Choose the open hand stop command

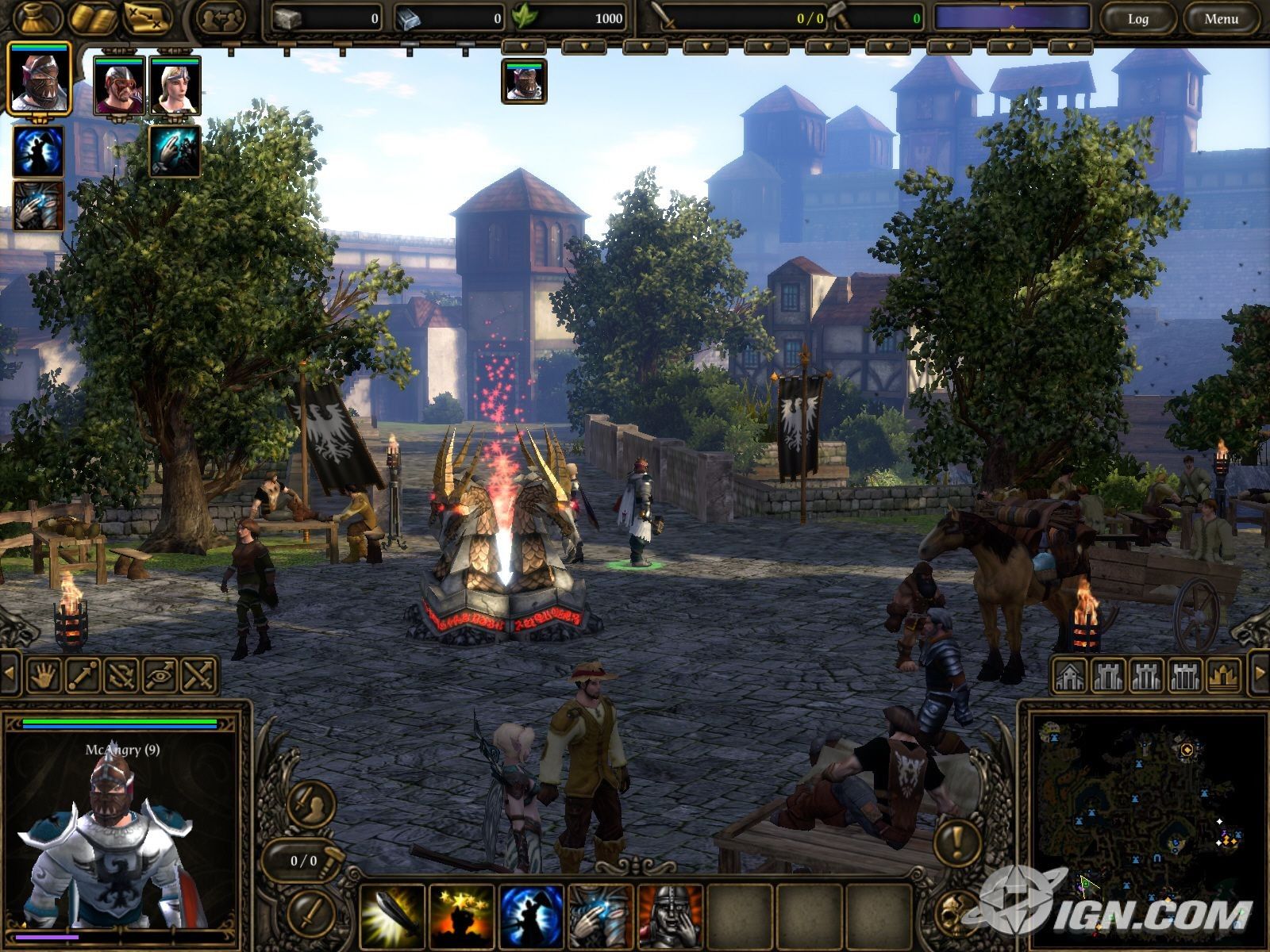click(x=44, y=675)
